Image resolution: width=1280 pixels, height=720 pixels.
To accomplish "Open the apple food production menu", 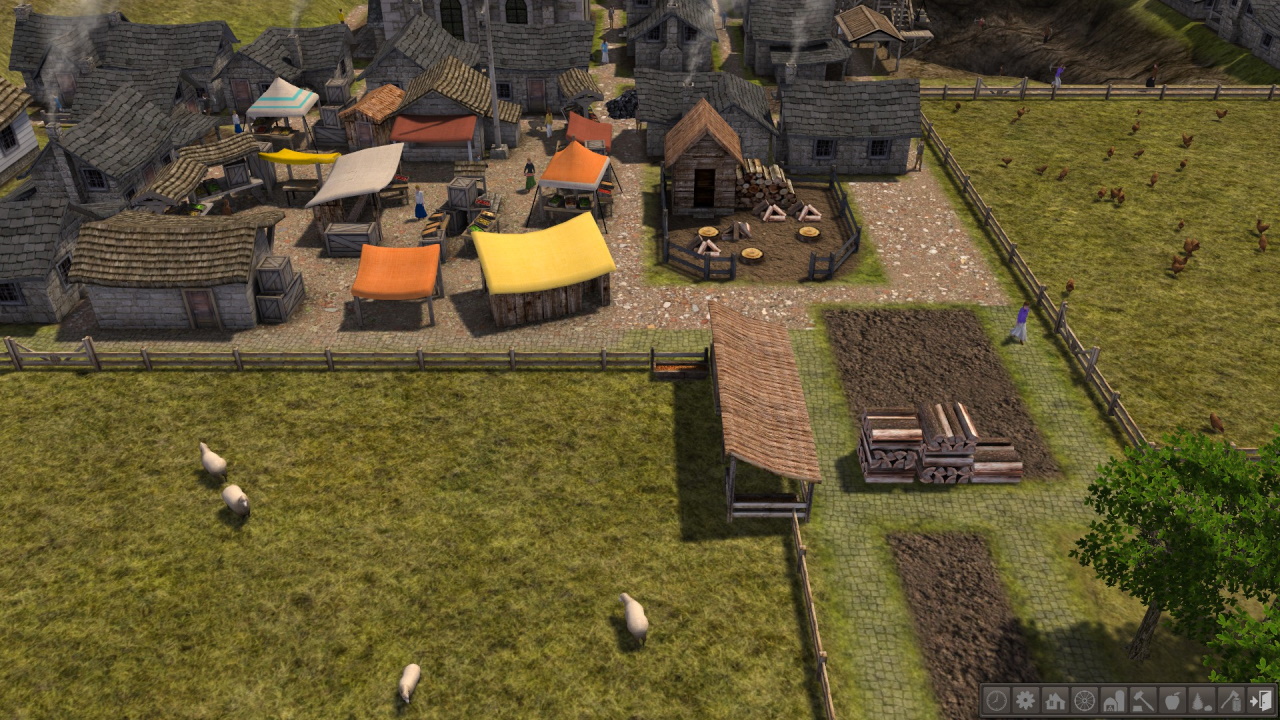I will pyautogui.click(x=1172, y=700).
